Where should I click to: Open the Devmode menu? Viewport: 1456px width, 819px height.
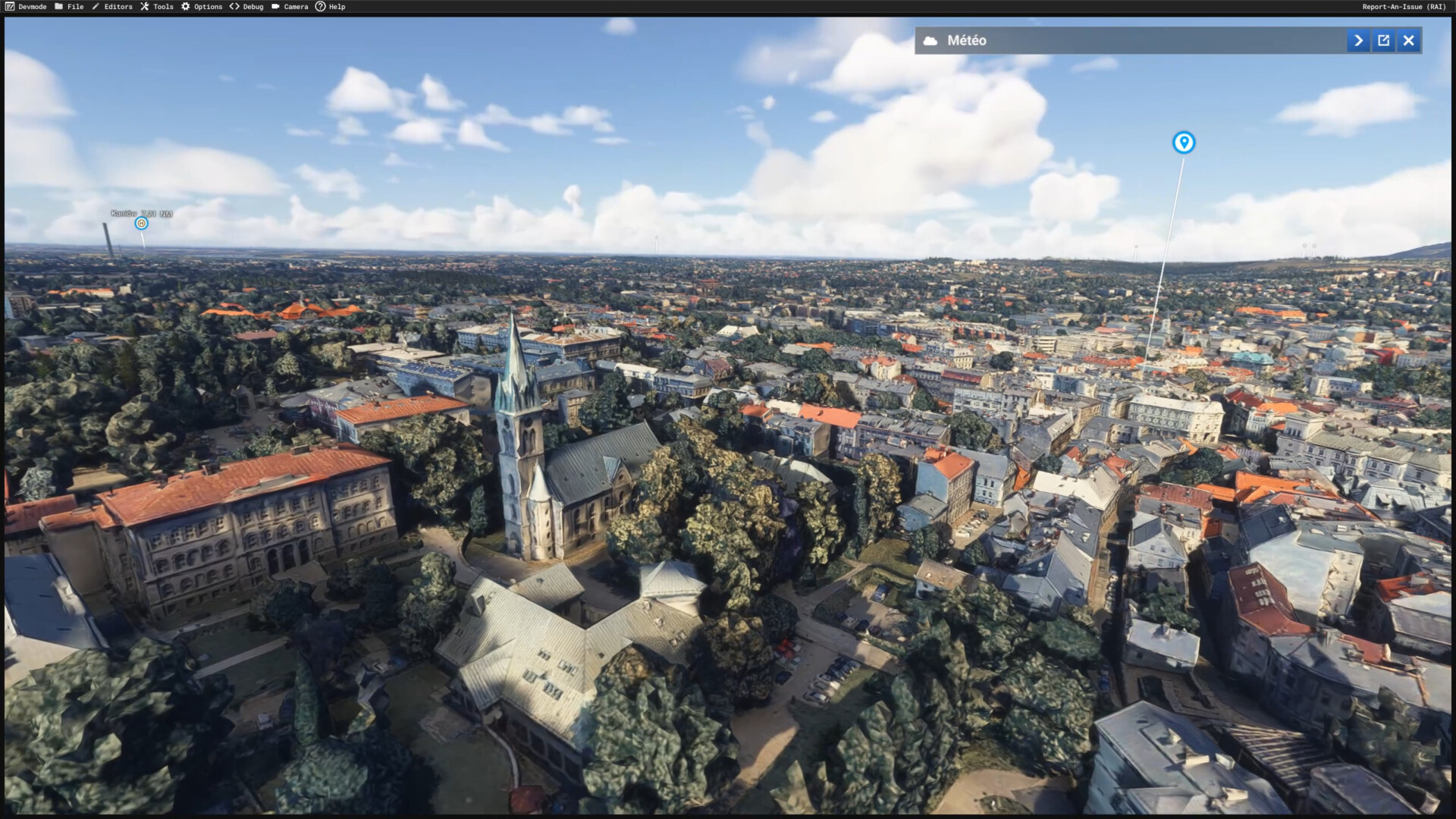(26, 7)
